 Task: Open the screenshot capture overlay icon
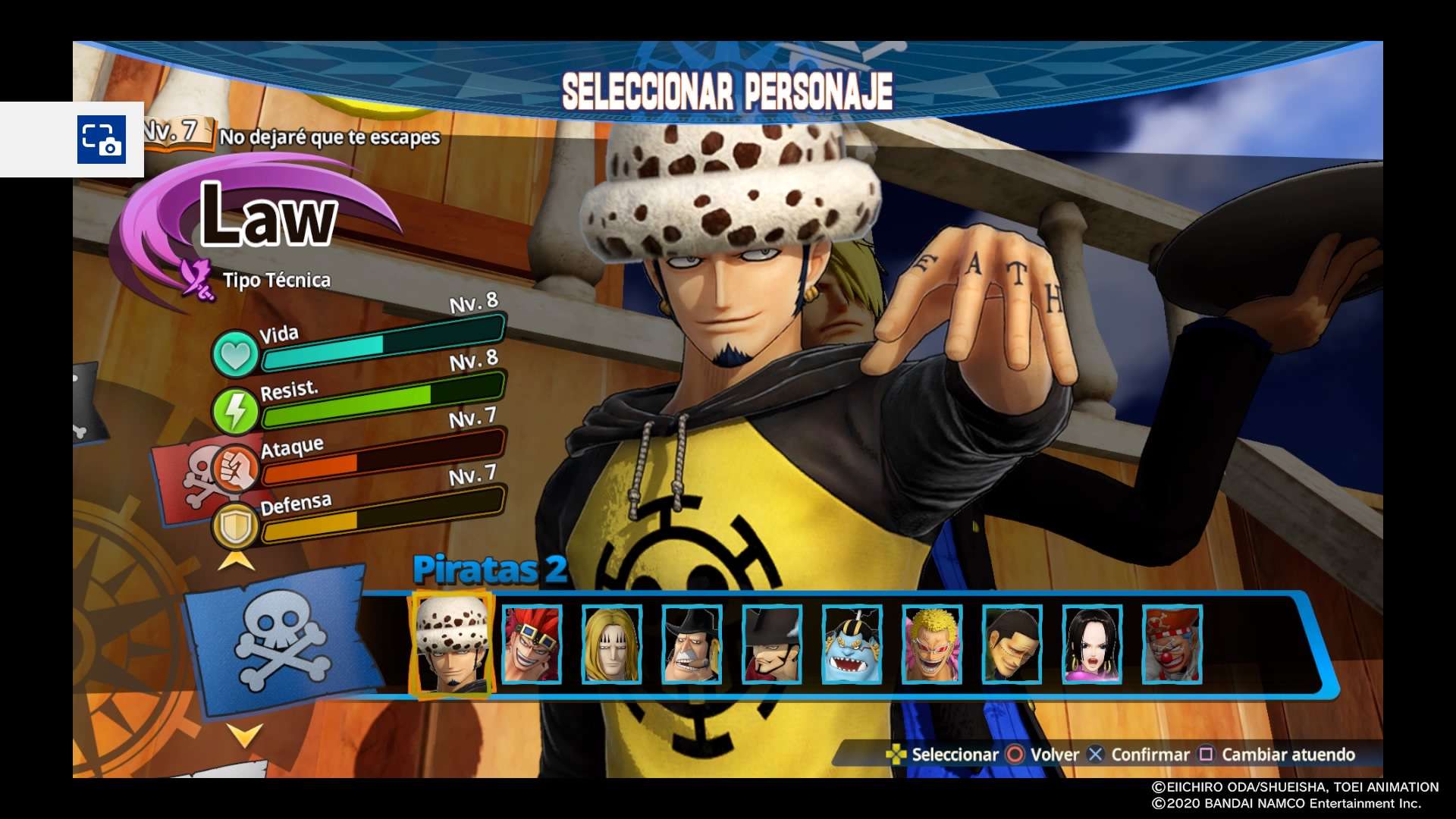pos(101,140)
